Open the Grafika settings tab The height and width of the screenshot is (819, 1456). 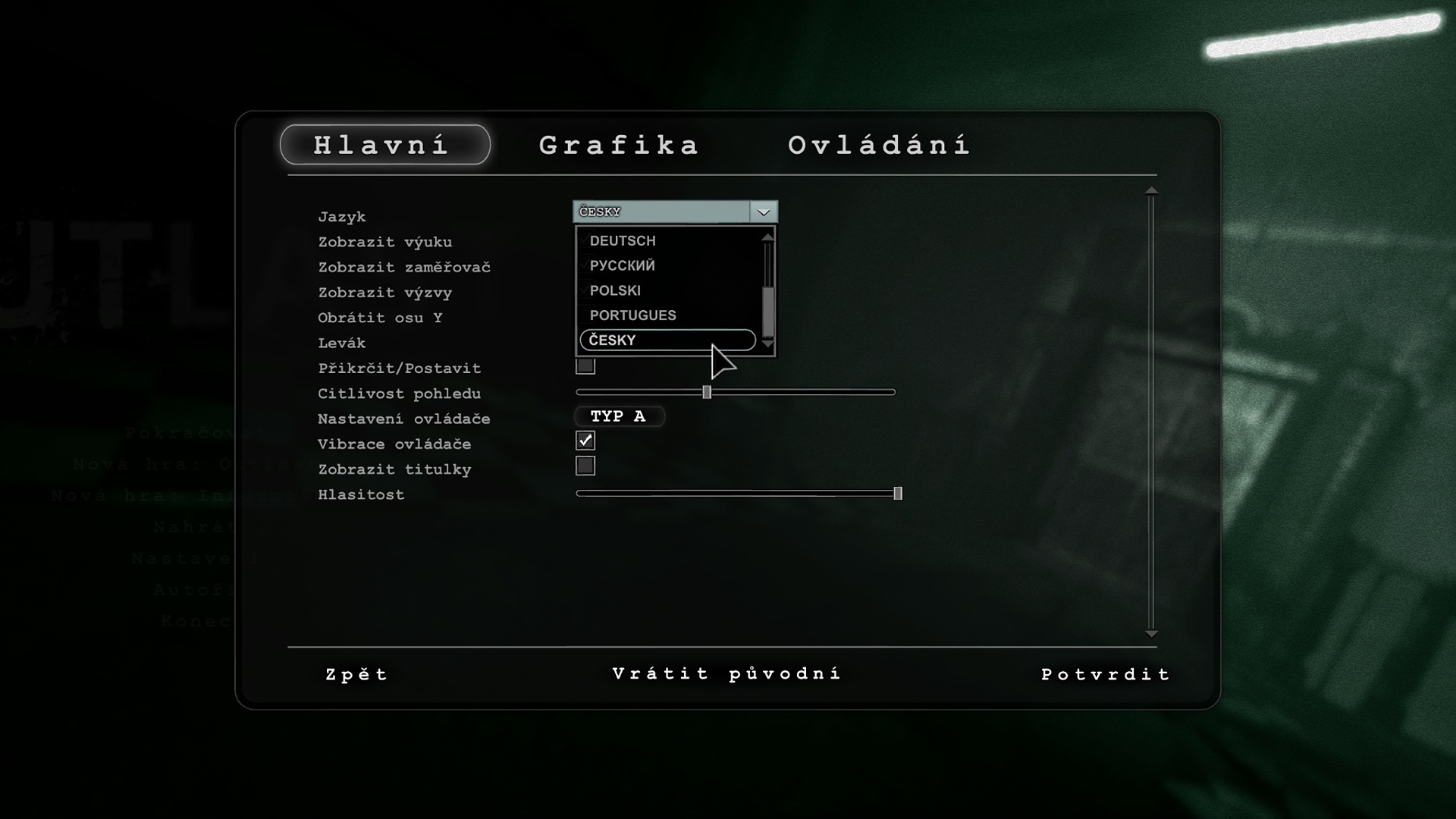point(619,145)
